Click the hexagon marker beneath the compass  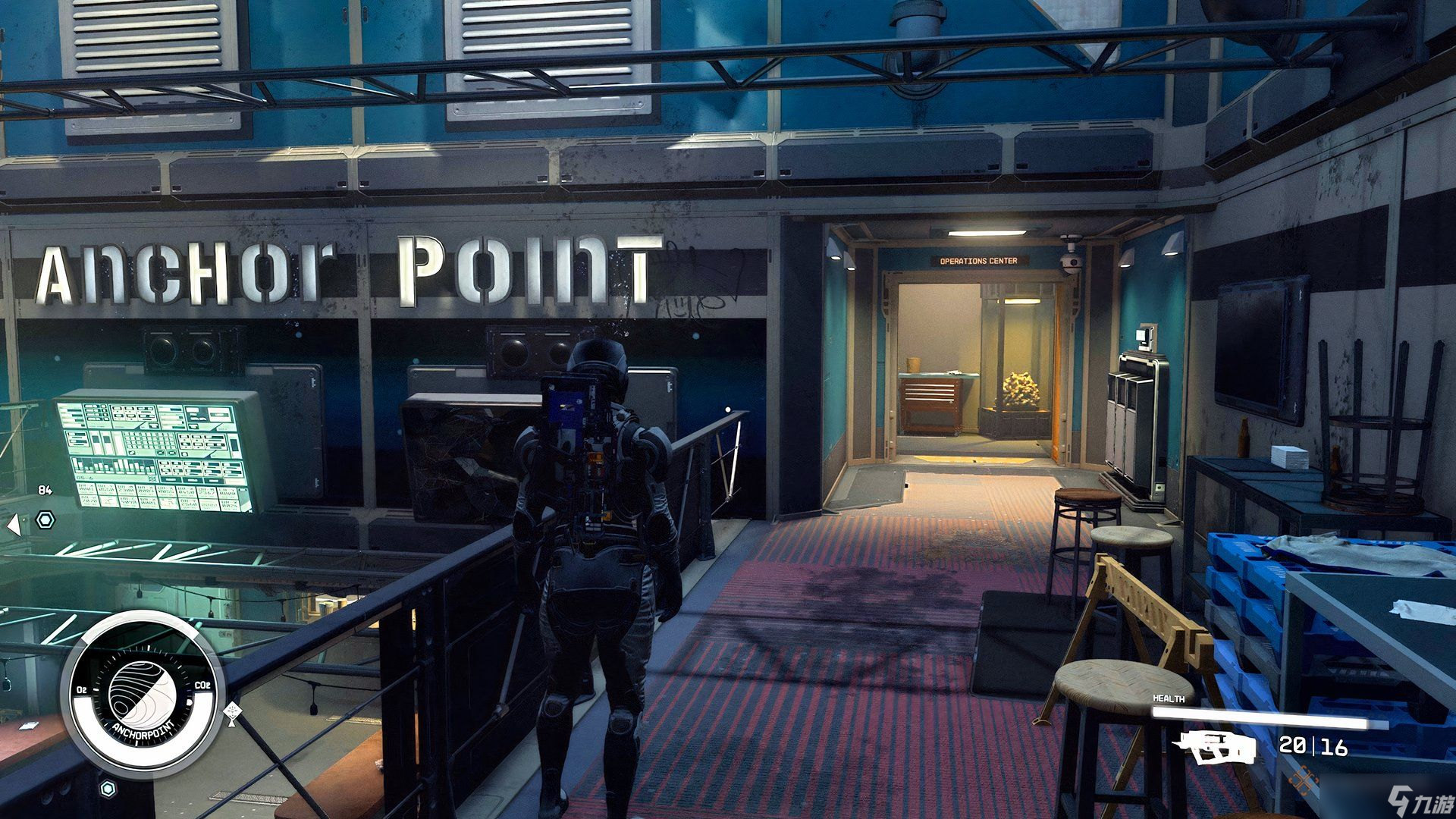pos(108,789)
